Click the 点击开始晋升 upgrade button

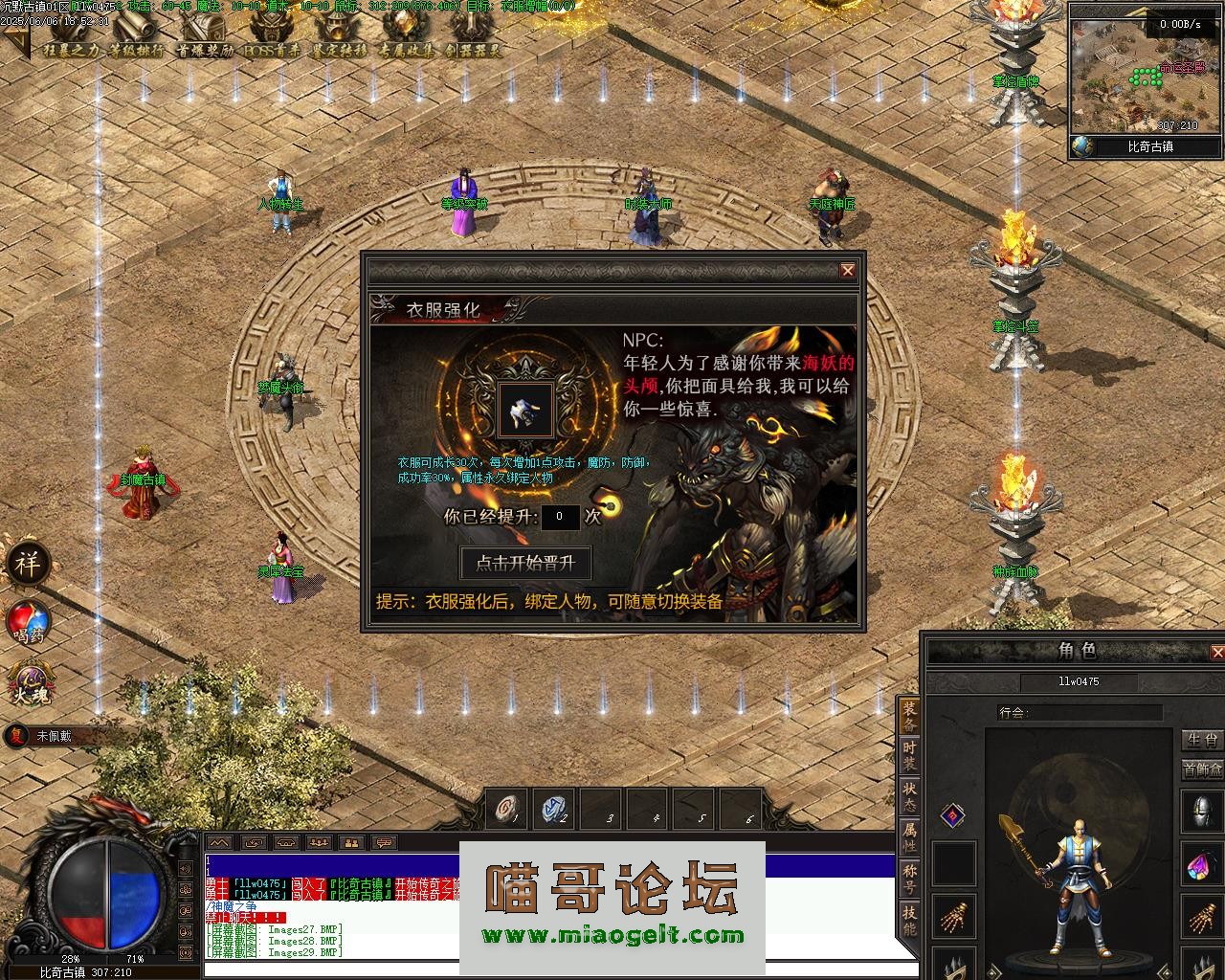(x=525, y=563)
